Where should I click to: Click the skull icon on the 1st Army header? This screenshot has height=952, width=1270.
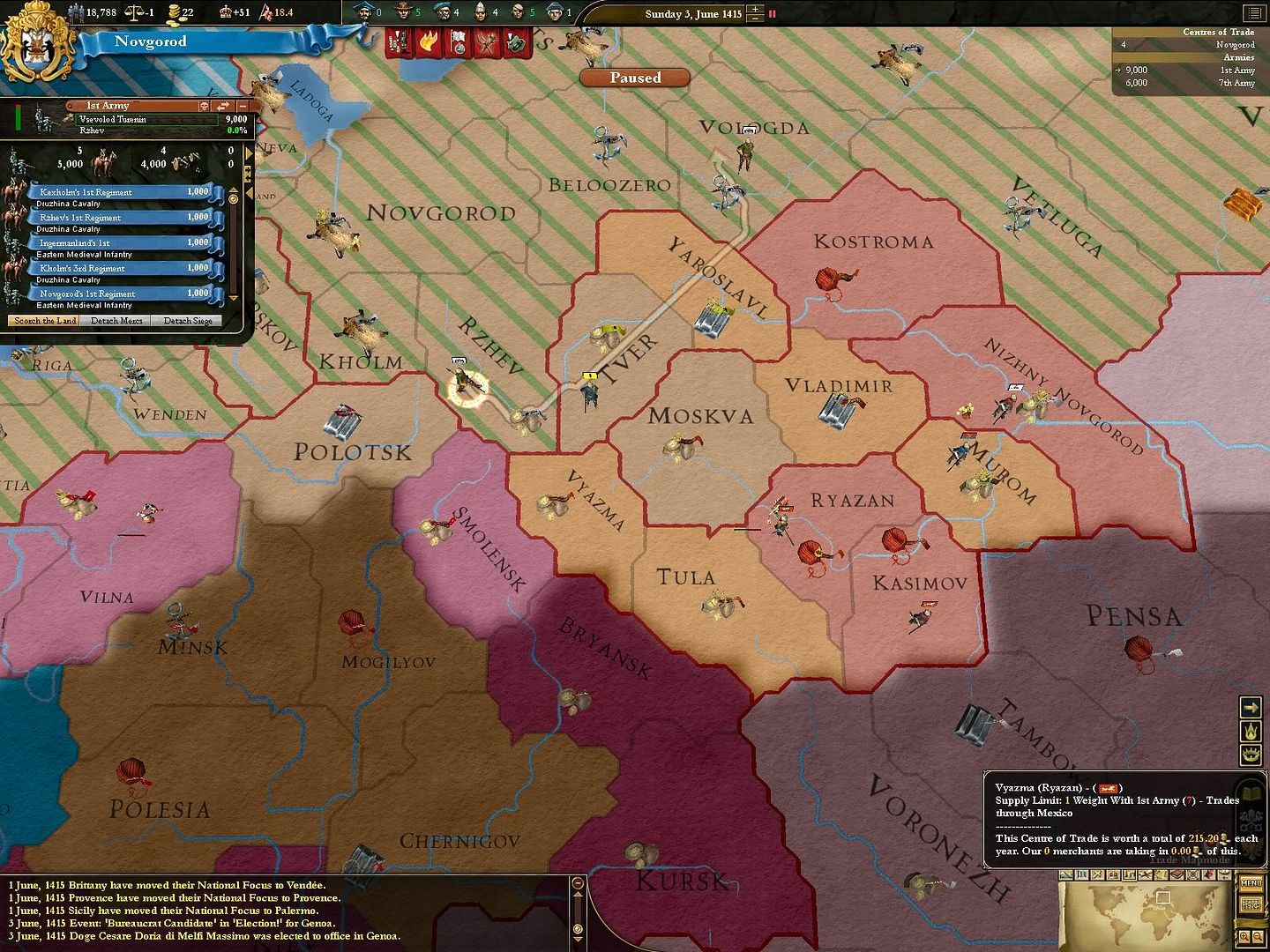[x=204, y=105]
